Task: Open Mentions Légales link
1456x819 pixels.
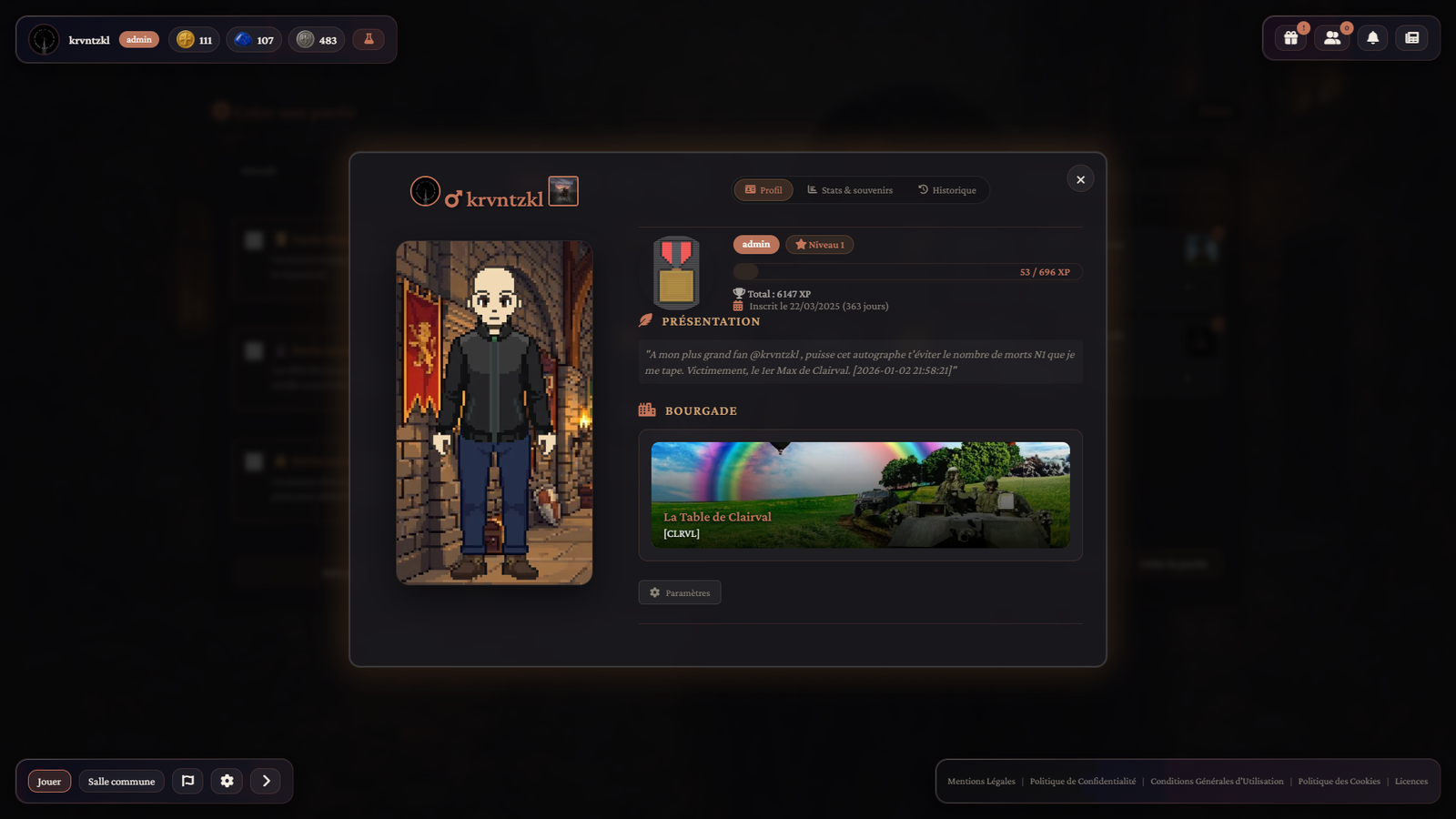Action: tap(981, 782)
